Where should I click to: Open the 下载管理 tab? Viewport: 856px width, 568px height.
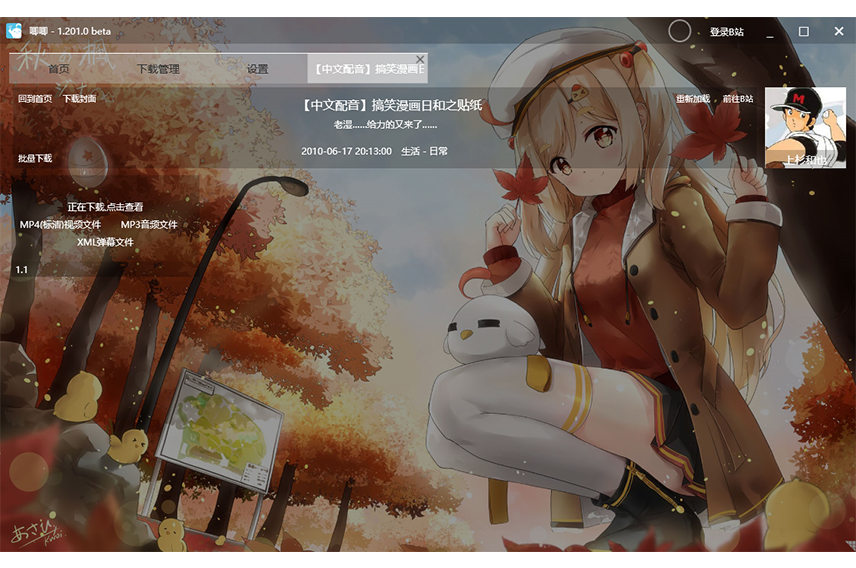click(x=158, y=69)
